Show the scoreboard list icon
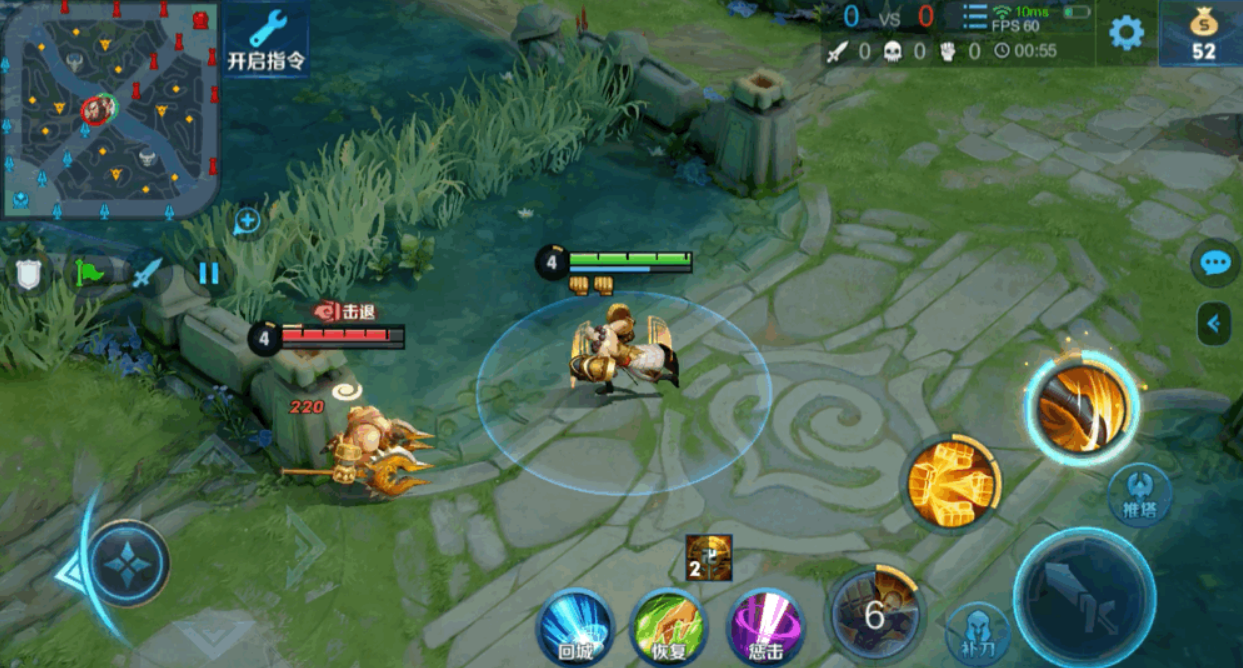Screen dimensions: 1243x668 (x=974, y=17)
